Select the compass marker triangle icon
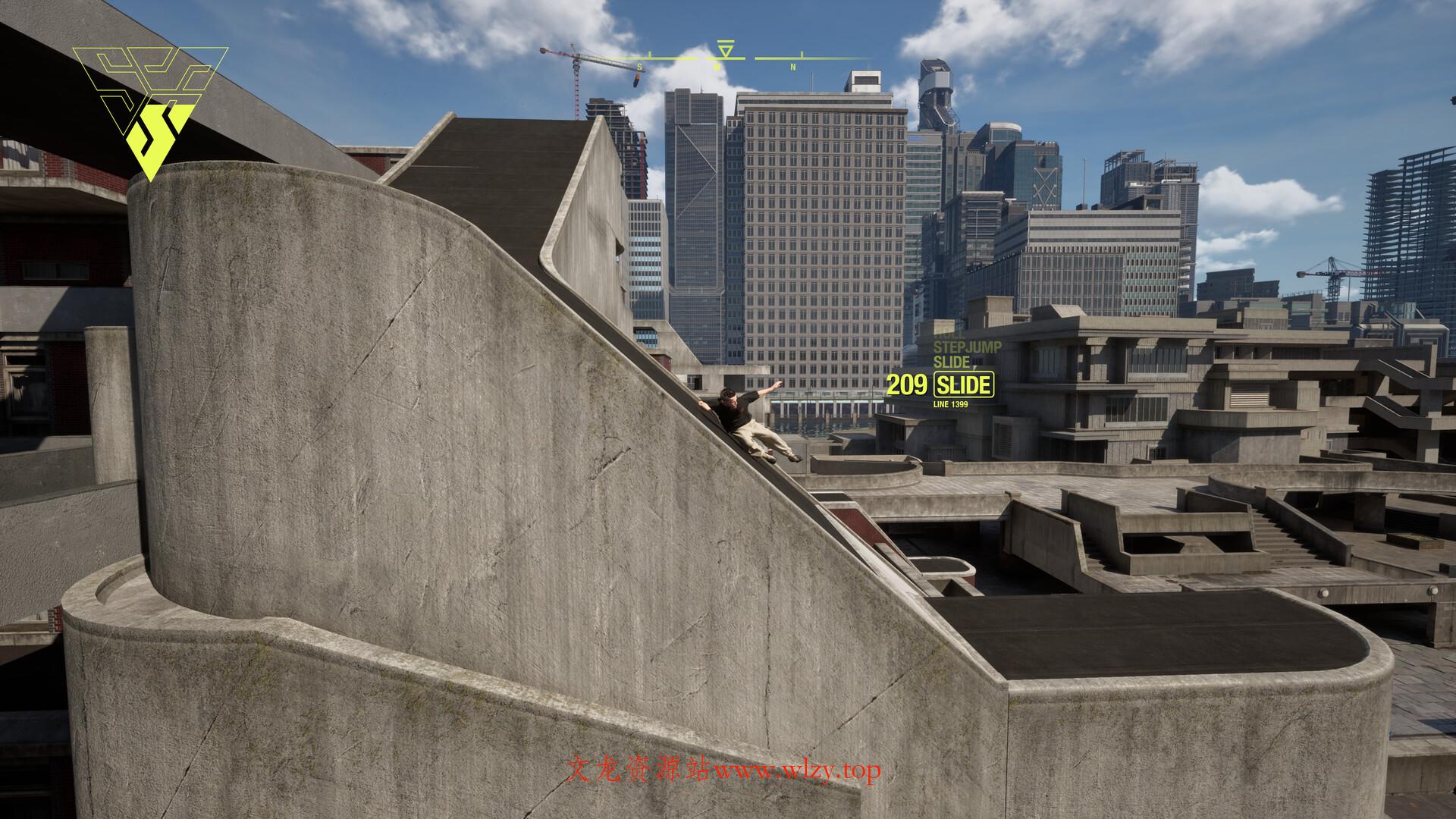The width and height of the screenshot is (1456, 819). point(725,49)
